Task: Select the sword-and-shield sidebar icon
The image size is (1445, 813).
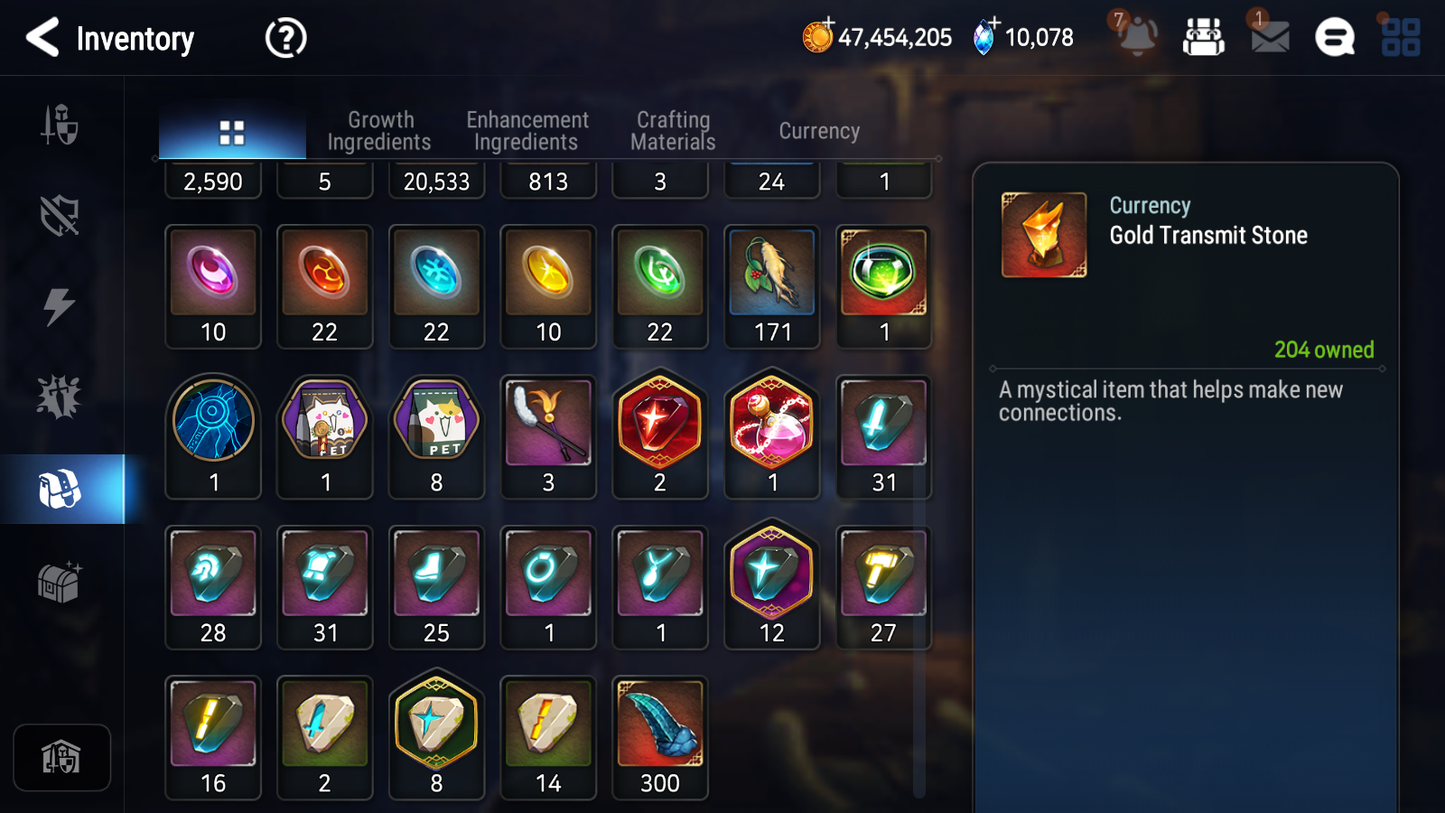Action: tap(61, 124)
